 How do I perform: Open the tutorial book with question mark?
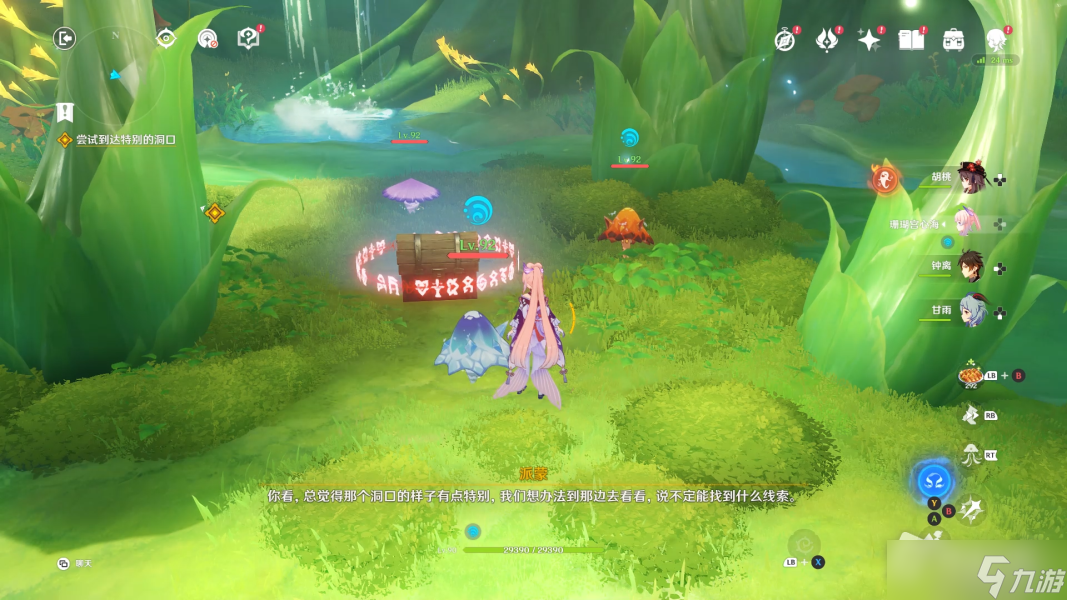click(248, 38)
